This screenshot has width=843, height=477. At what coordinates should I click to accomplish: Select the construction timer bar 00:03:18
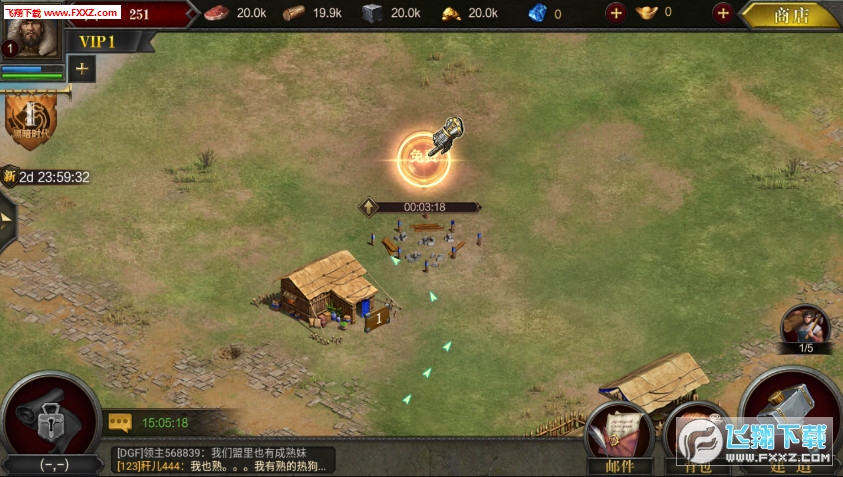point(423,207)
